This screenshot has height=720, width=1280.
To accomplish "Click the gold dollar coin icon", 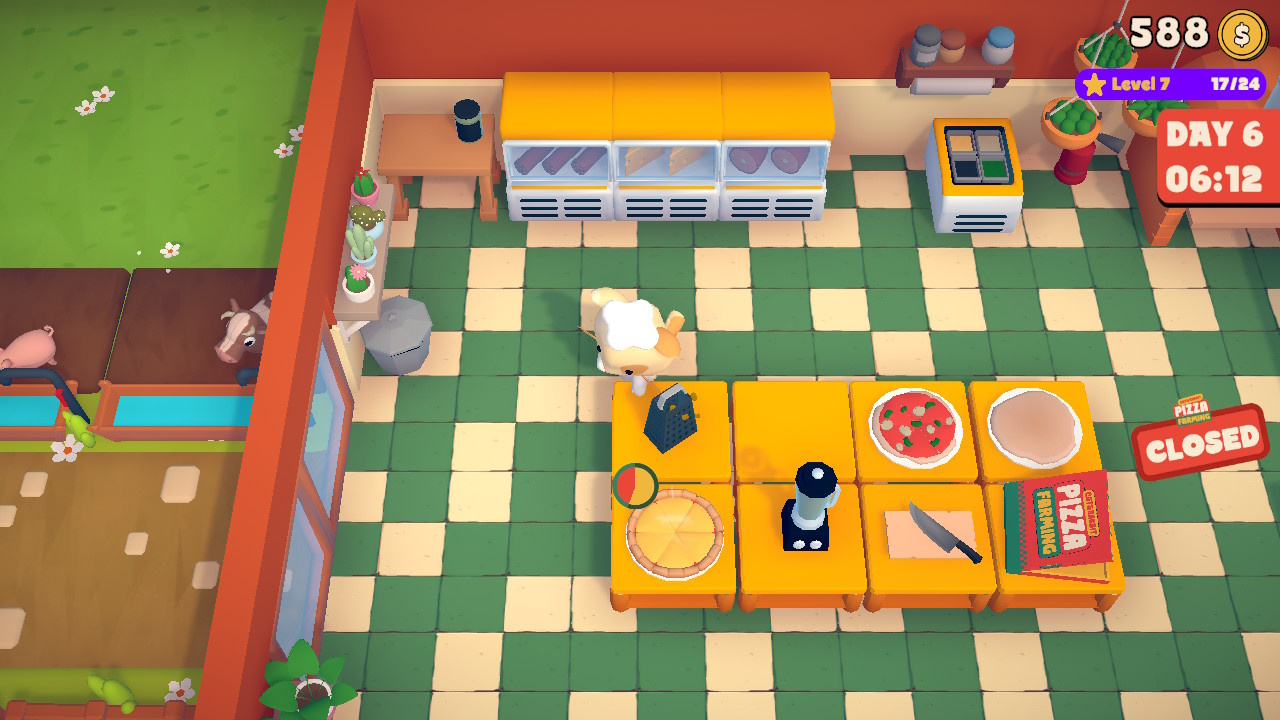I will point(1242,36).
